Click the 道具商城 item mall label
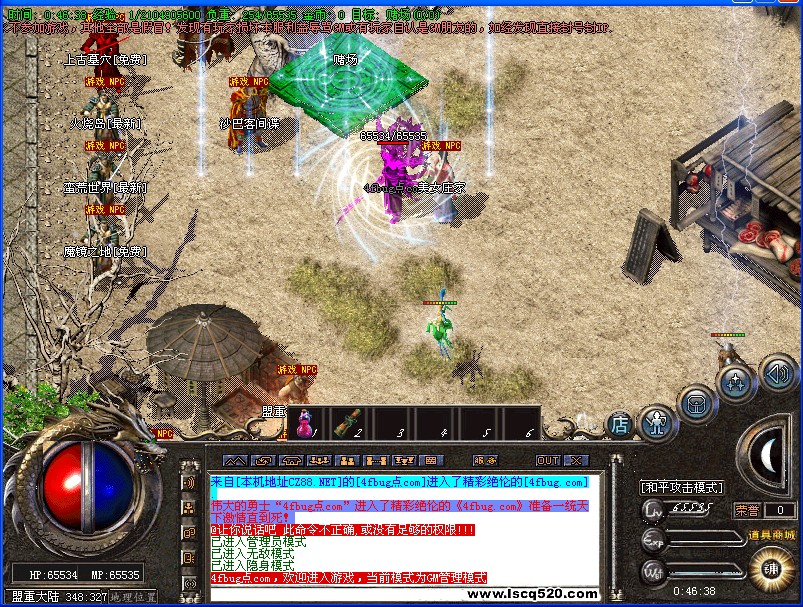803x607 pixels. pyautogui.click(x=772, y=535)
